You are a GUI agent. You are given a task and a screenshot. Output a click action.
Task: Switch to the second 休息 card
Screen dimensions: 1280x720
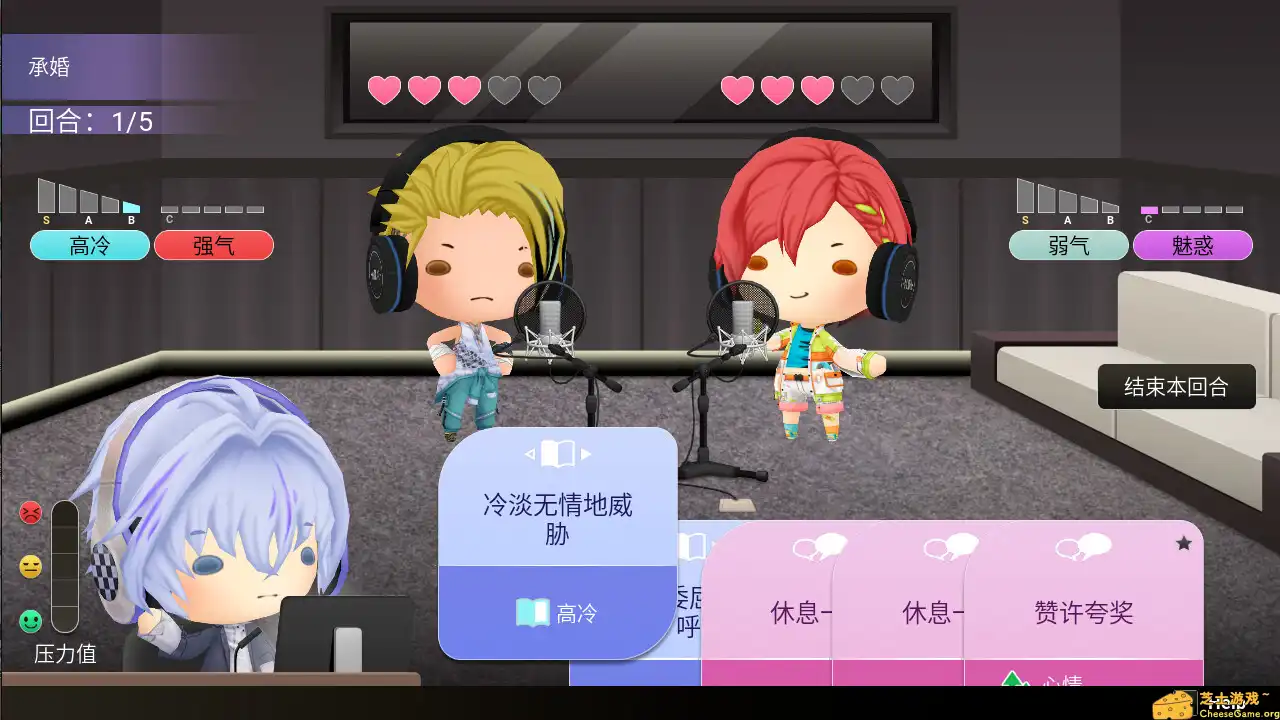[928, 615]
